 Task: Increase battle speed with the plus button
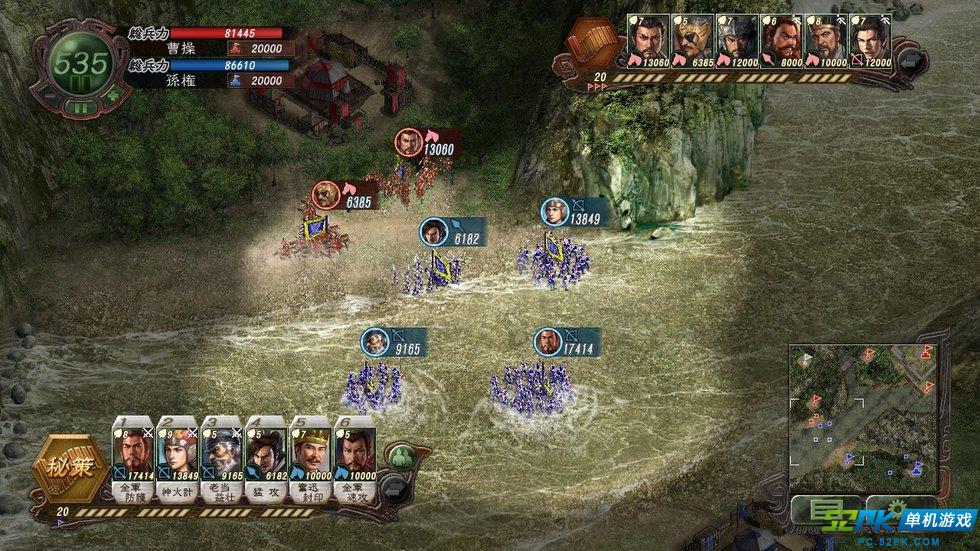(113, 96)
